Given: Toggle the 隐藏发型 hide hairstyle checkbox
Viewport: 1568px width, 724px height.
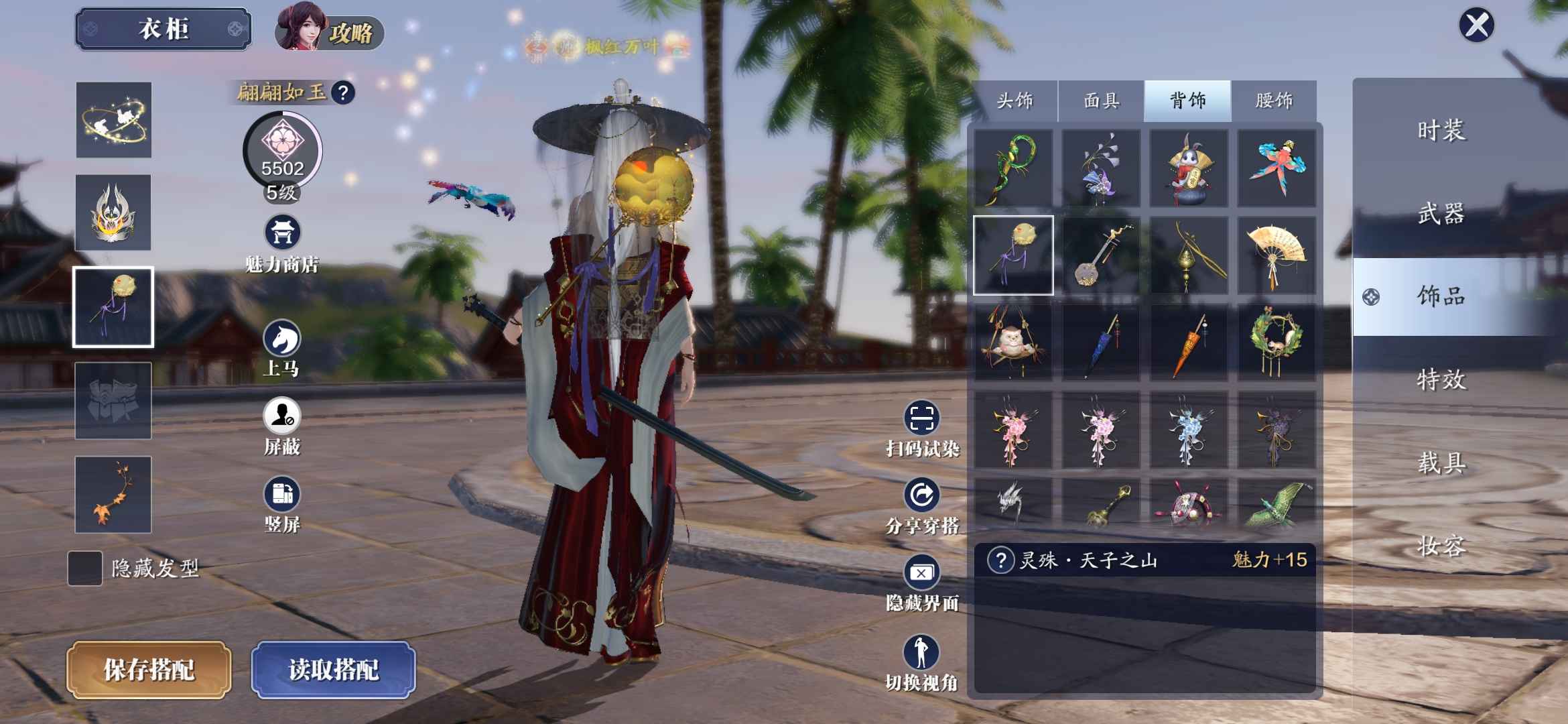Looking at the screenshot, I should click(x=85, y=568).
